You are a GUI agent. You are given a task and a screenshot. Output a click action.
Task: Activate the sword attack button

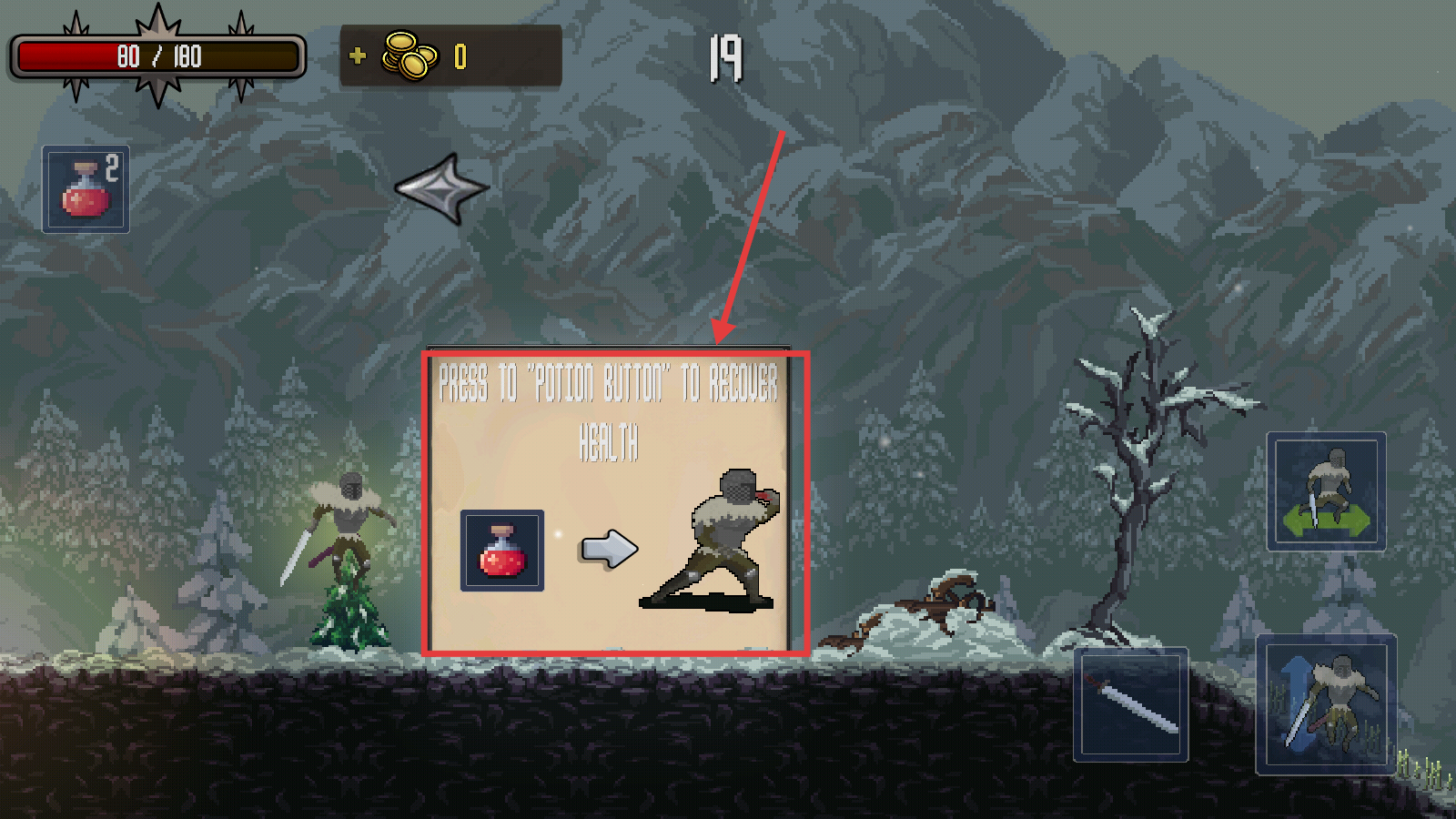point(1131,704)
